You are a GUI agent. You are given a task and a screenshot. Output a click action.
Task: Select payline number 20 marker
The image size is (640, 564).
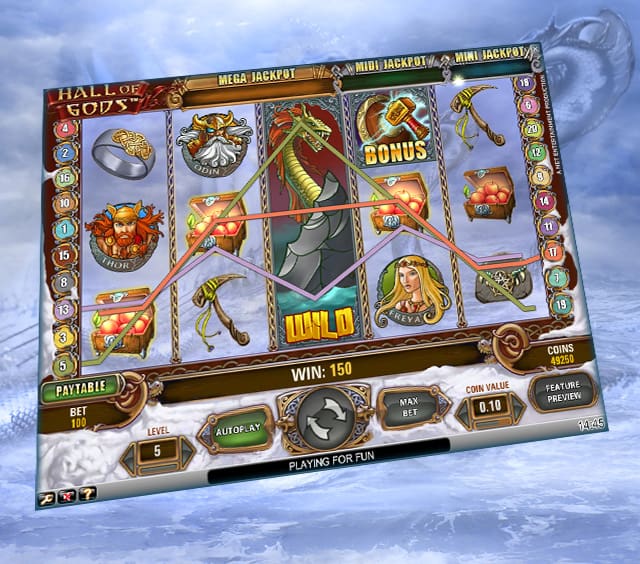point(533,129)
